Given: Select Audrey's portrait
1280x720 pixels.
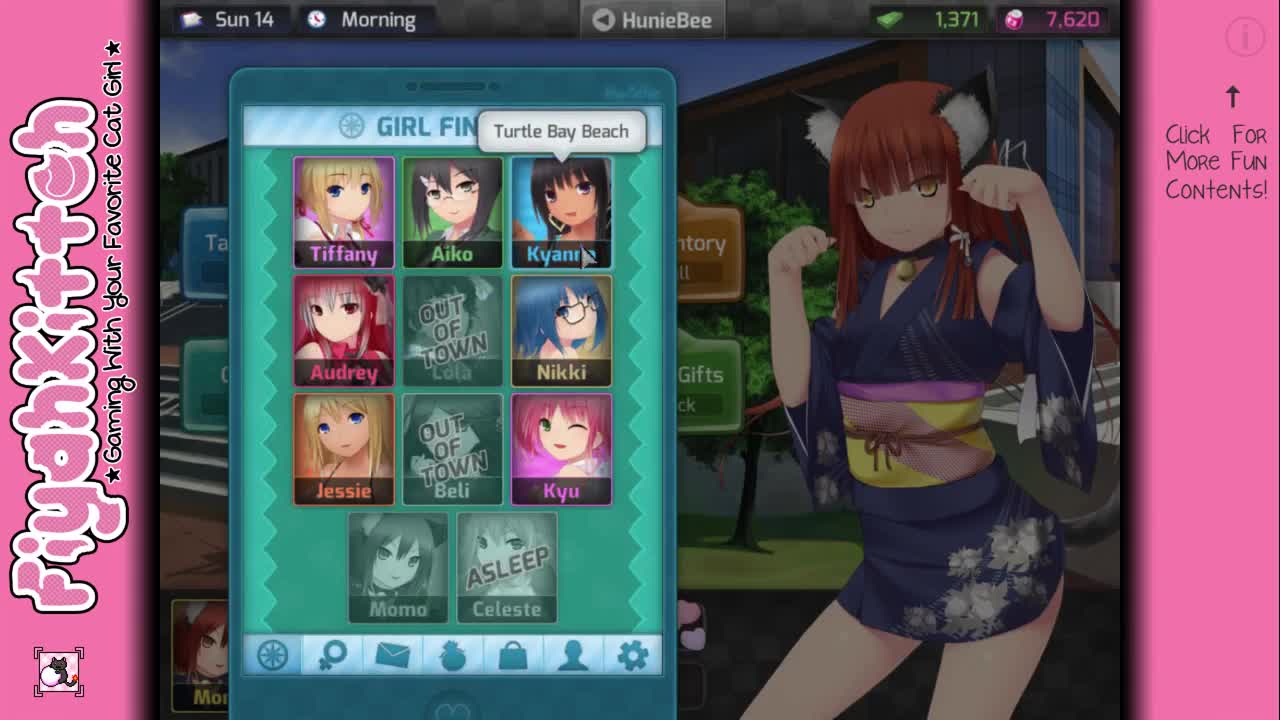Looking at the screenshot, I should (x=343, y=331).
